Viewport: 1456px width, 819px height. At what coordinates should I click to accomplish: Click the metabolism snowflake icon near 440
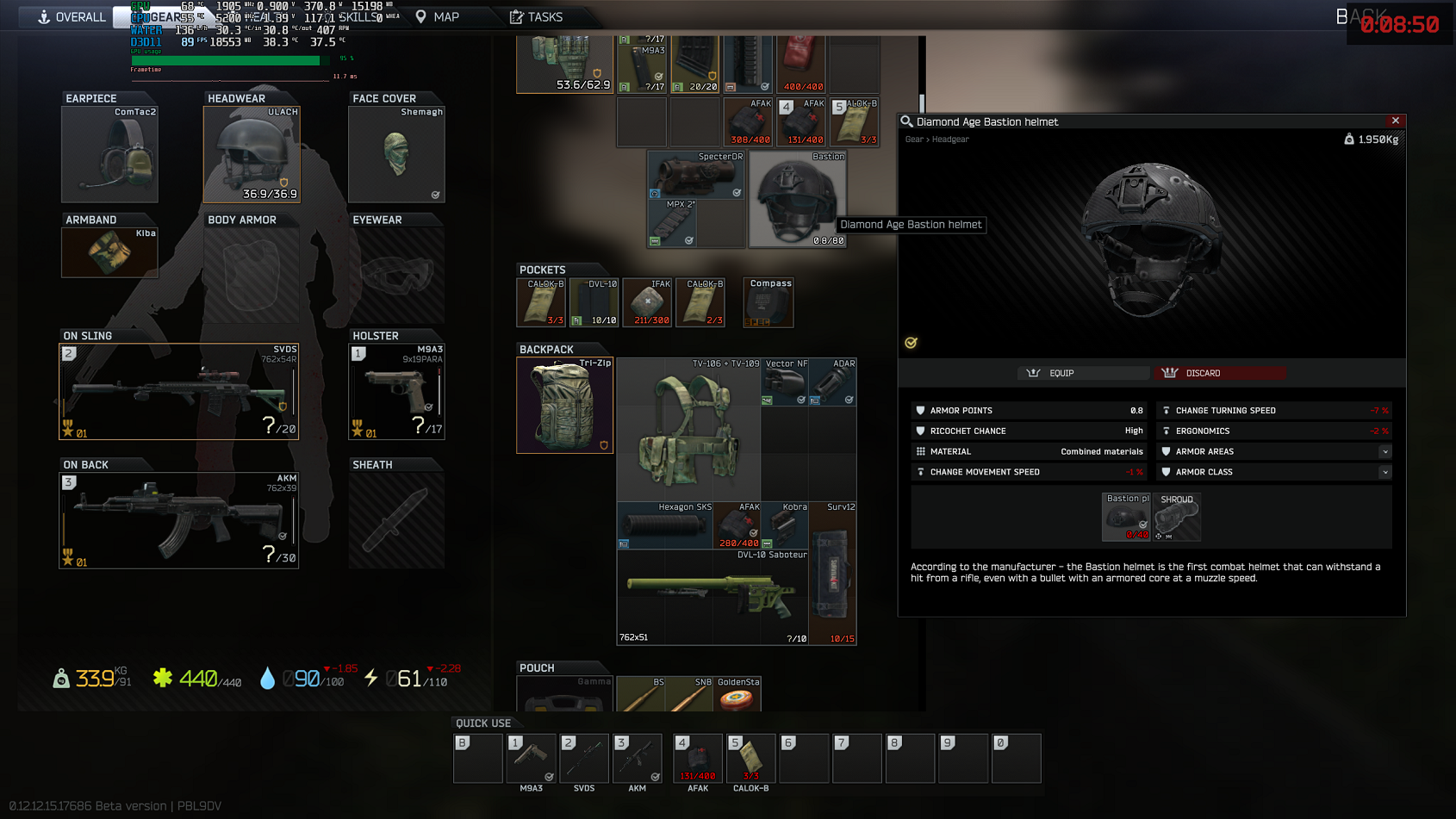coord(162,679)
